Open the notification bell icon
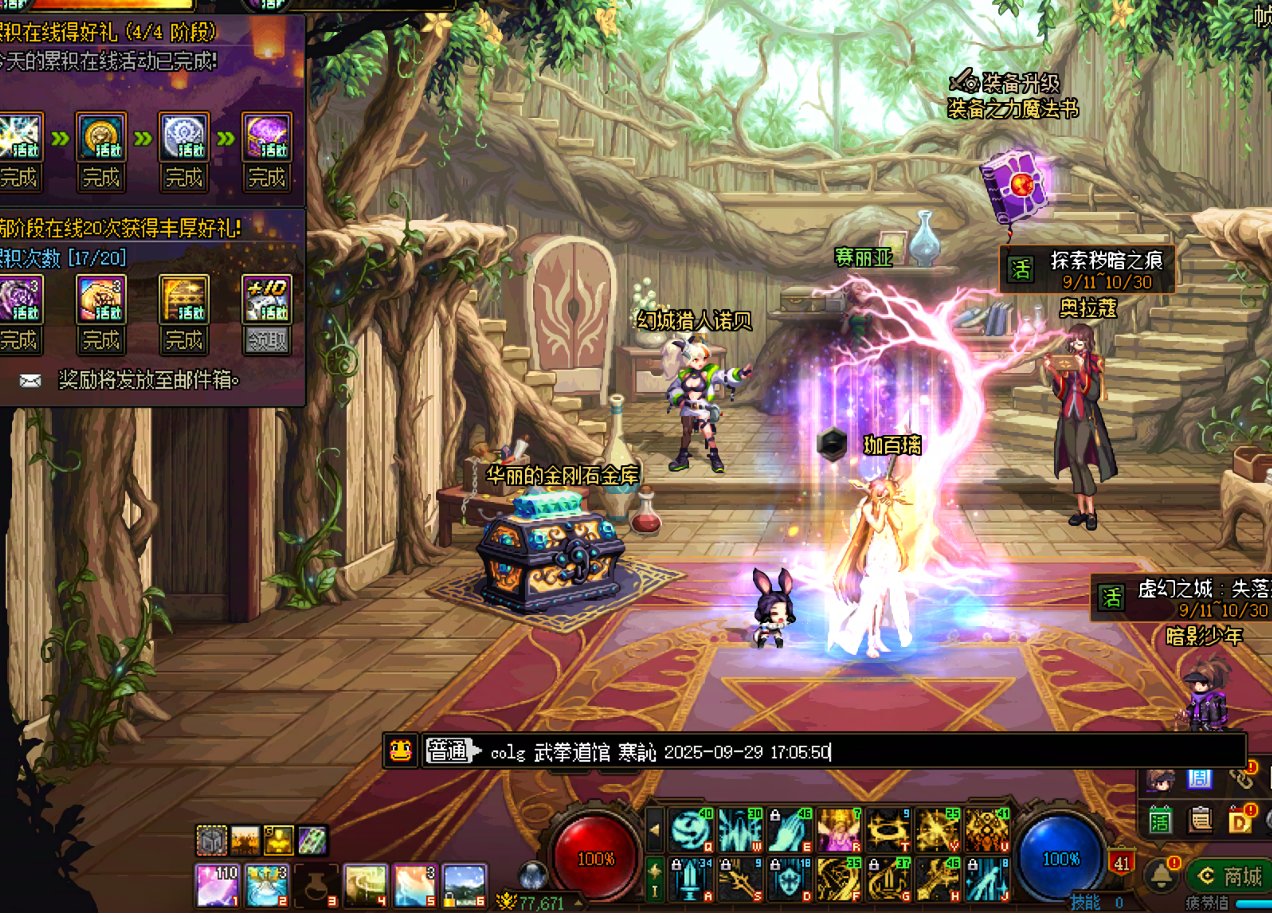This screenshot has width=1272, height=919. (1162, 875)
